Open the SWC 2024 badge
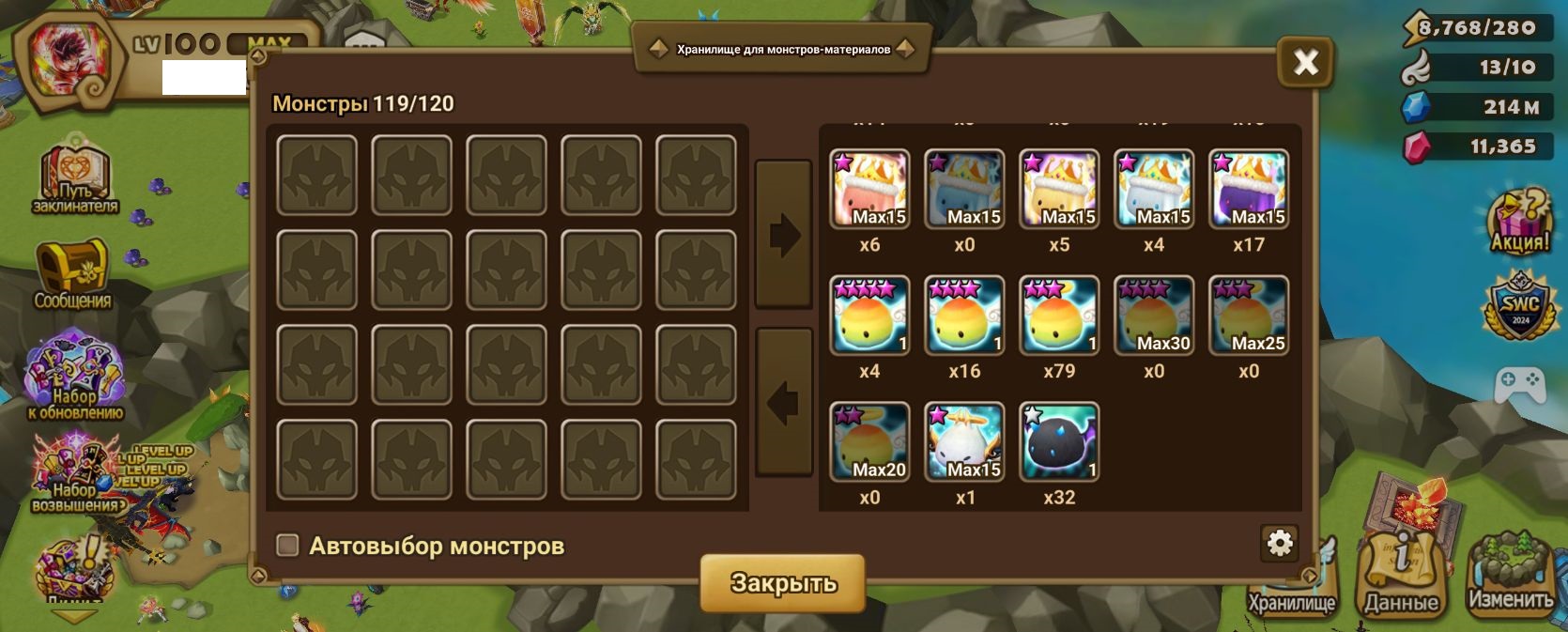This screenshot has height=632, width=1568. point(1519,305)
